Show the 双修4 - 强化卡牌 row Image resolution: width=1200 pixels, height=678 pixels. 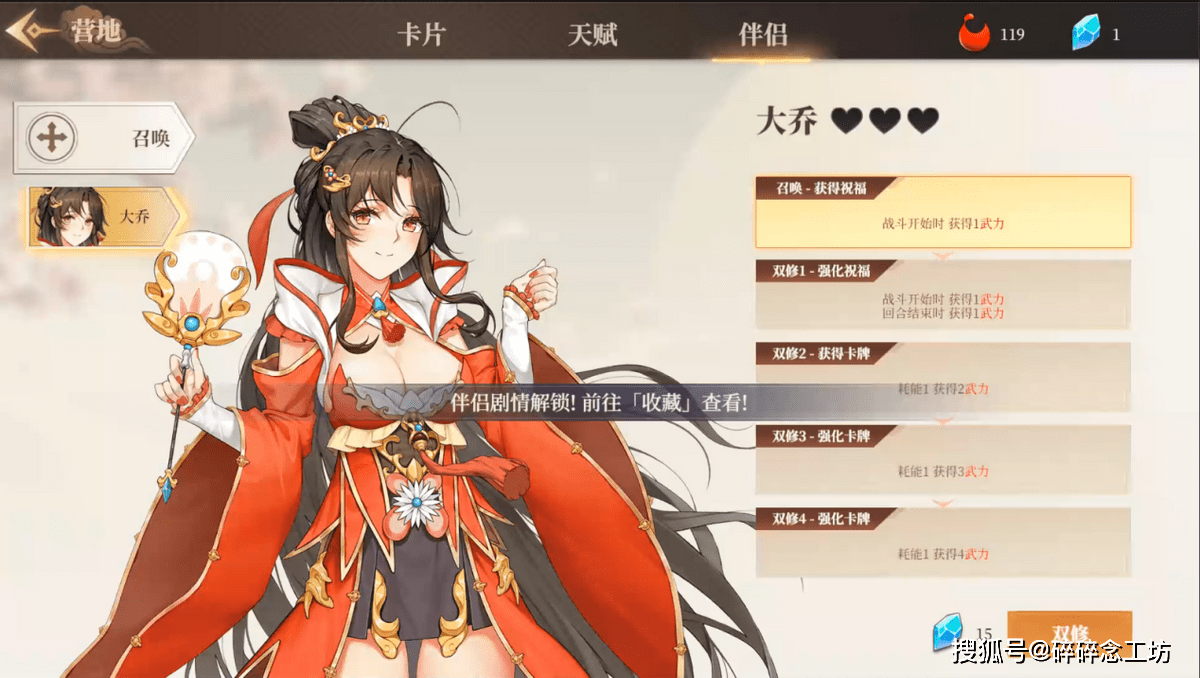click(x=943, y=542)
